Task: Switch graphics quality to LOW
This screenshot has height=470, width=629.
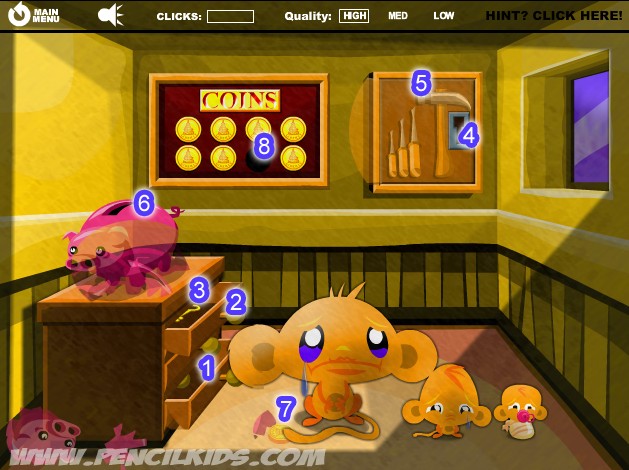Action: pyautogui.click(x=444, y=16)
